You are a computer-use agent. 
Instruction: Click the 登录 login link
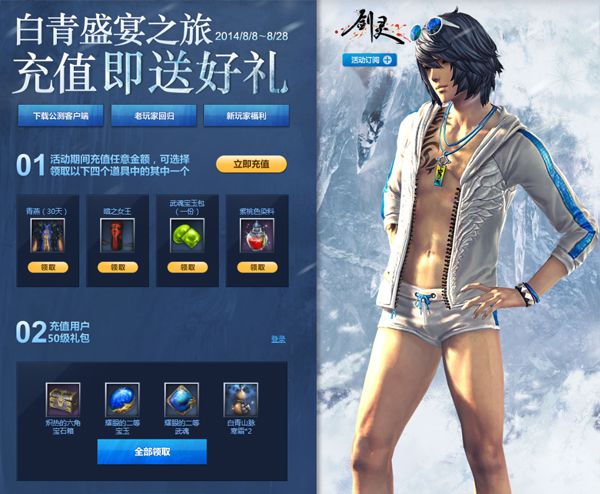278,340
